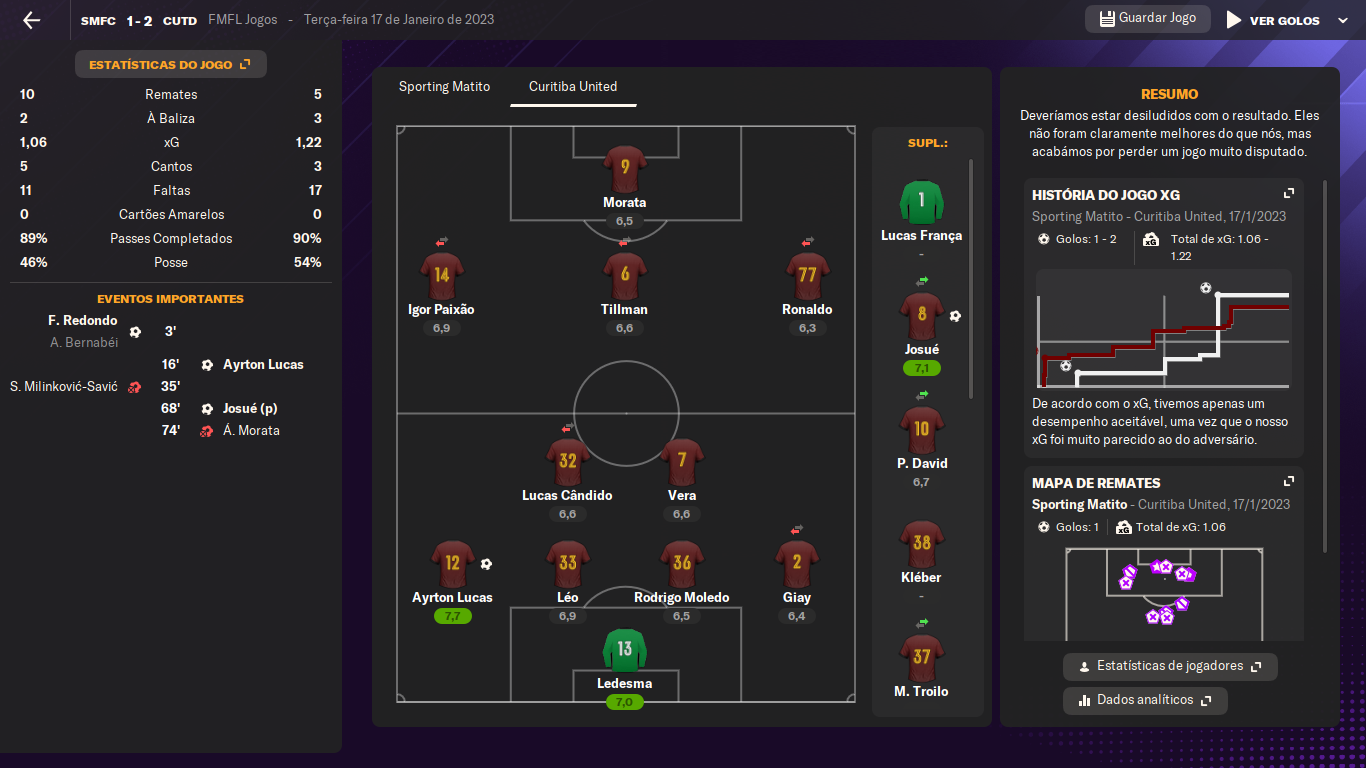Go back using the arrow button
This screenshot has height=768, width=1366.
tap(32, 20)
